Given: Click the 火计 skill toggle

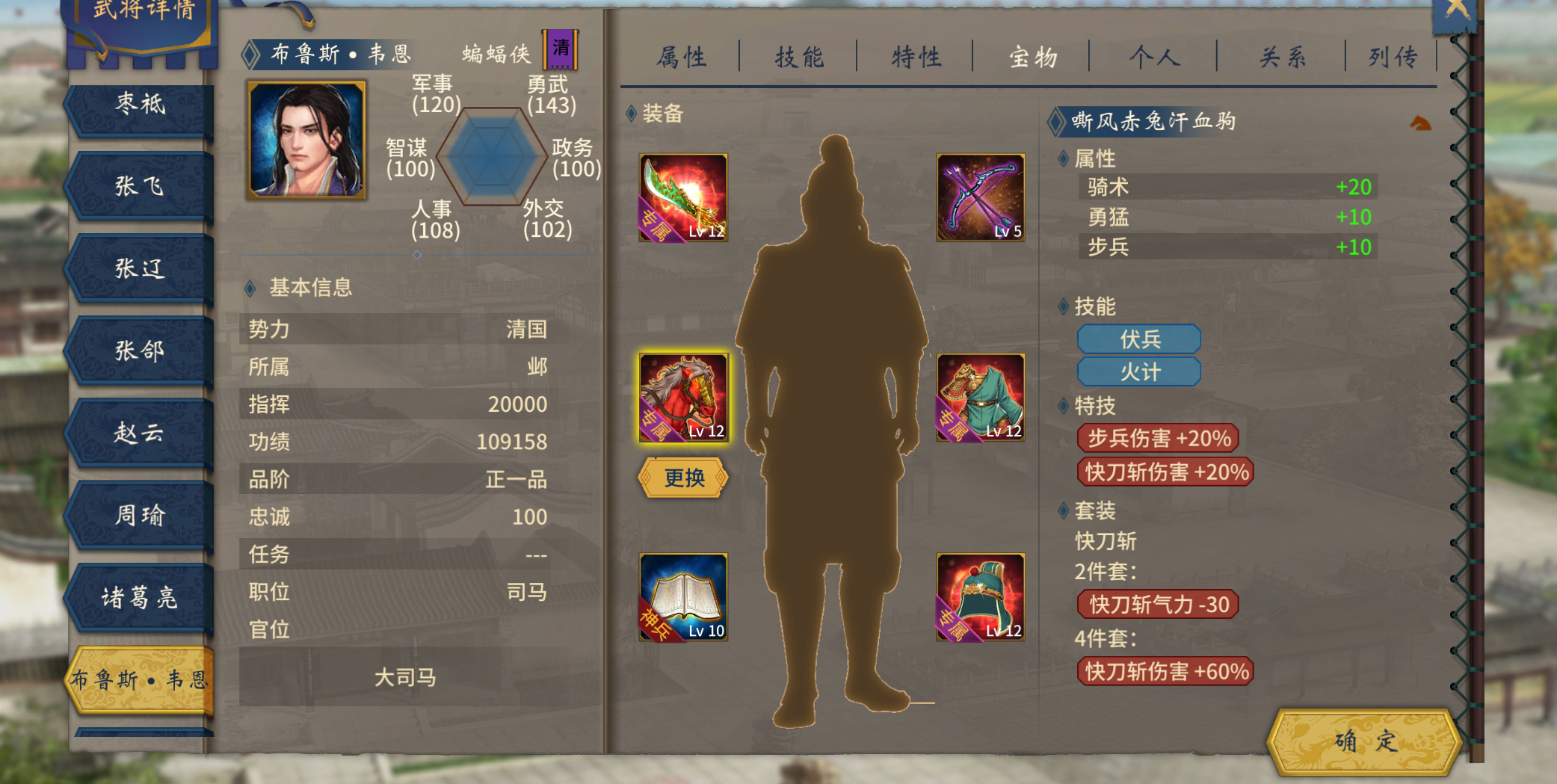Looking at the screenshot, I should (1139, 371).
